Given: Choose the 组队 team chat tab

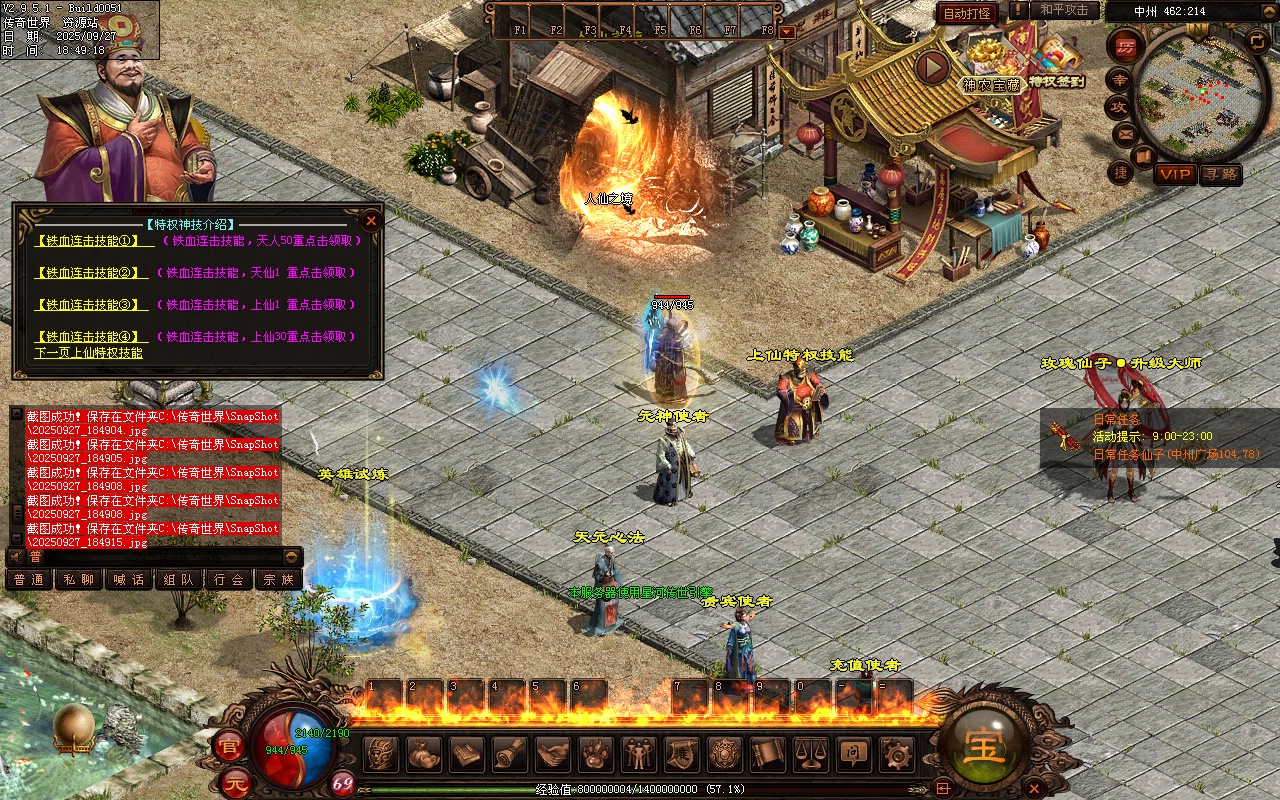Looking at the screenshot, I should pos(179,579).
